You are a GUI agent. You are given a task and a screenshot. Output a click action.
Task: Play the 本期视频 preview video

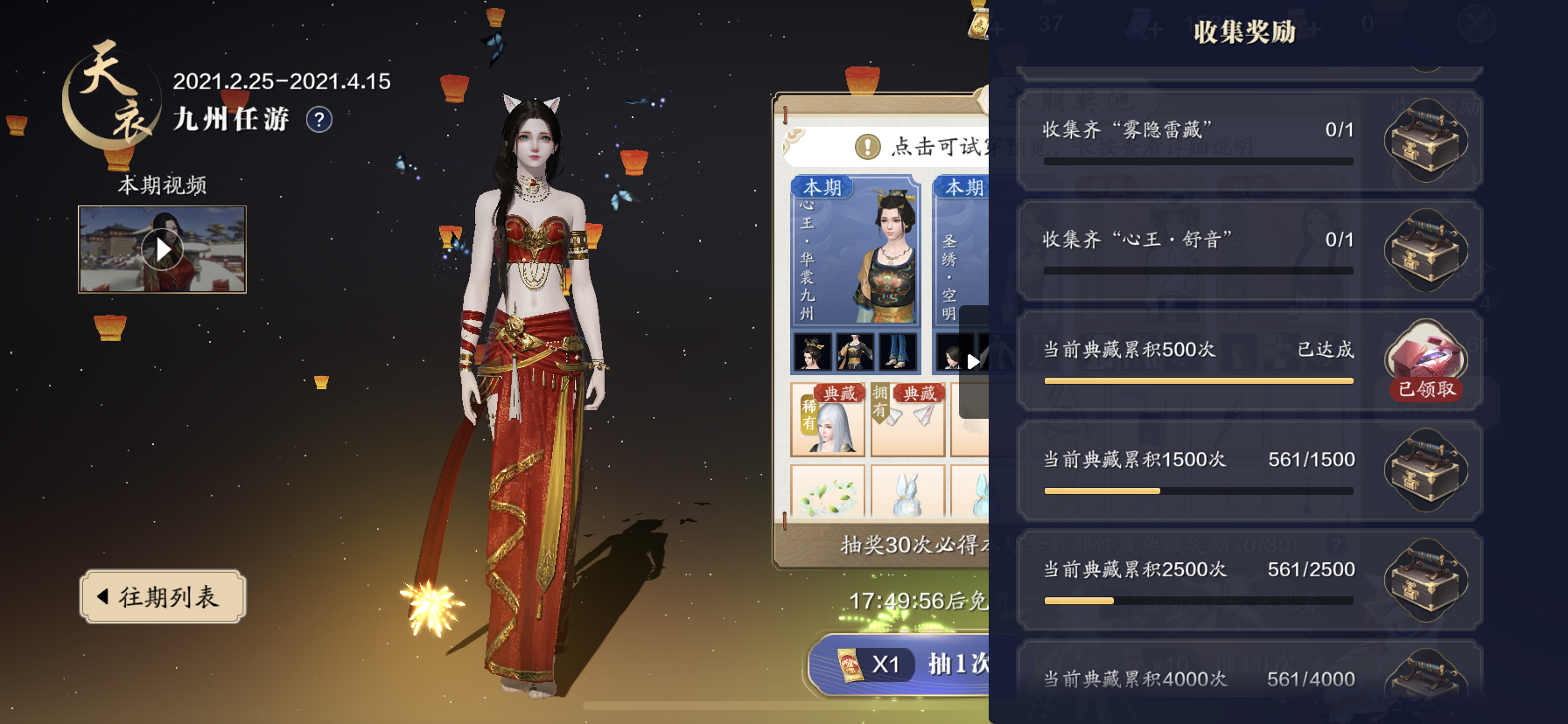point(161,249)
